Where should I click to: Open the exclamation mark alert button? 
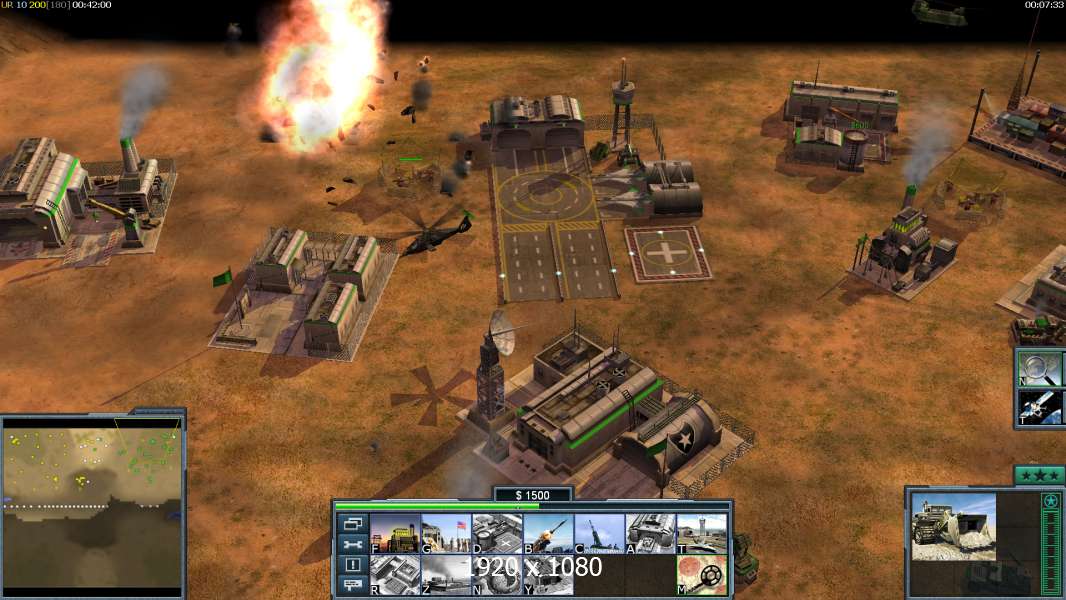[352, 565]
